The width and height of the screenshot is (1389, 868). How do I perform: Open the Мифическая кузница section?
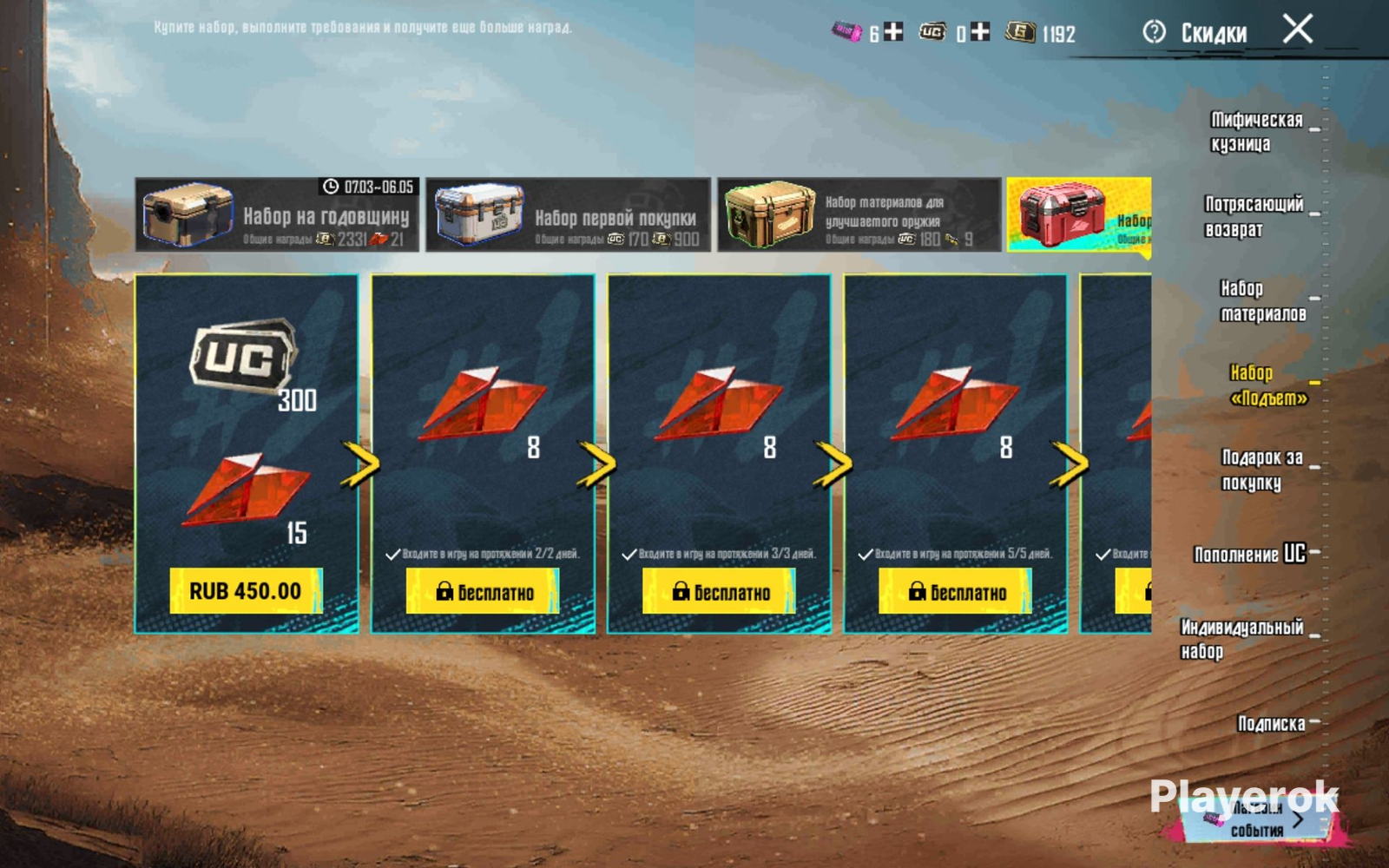tap(1256, 132)
